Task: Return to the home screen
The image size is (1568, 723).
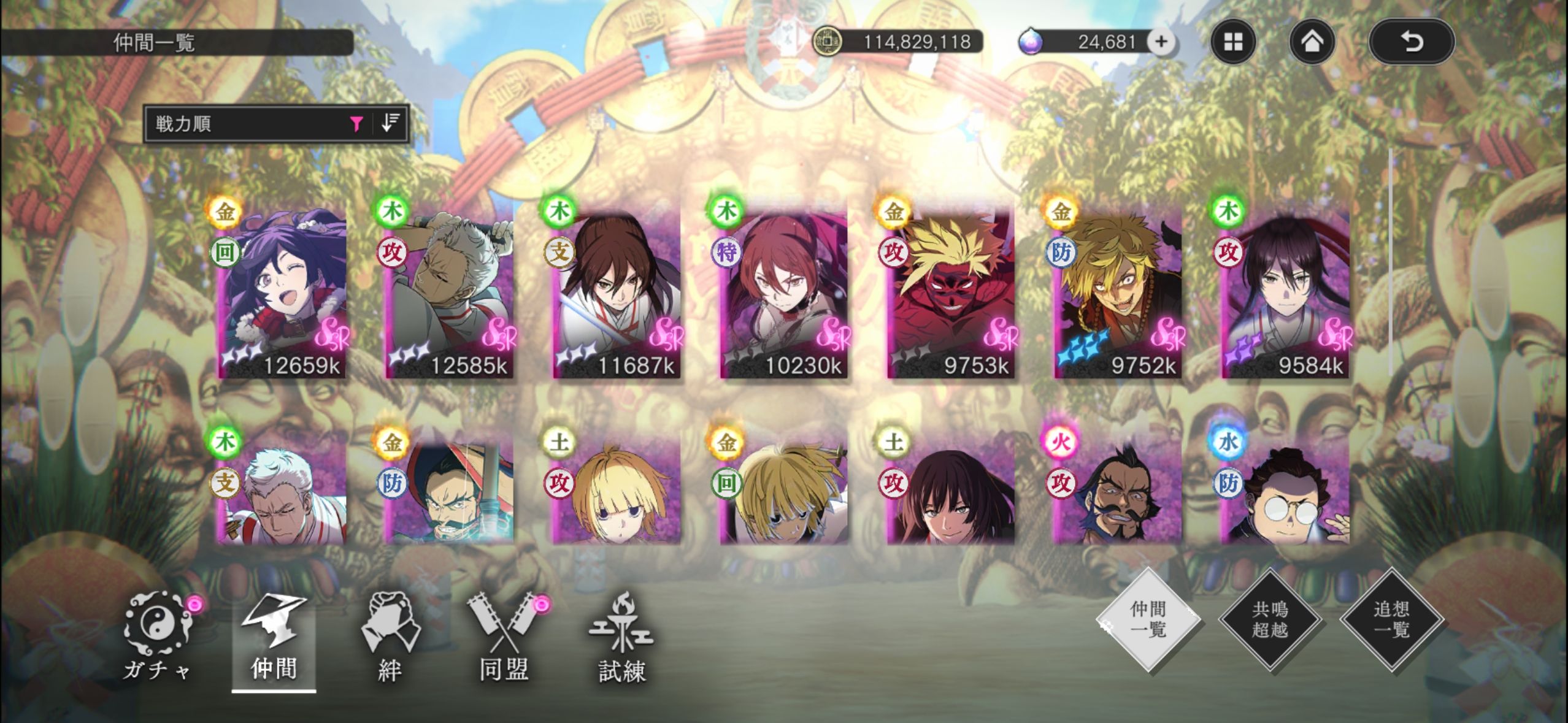Action: (x=1312, y=42)
